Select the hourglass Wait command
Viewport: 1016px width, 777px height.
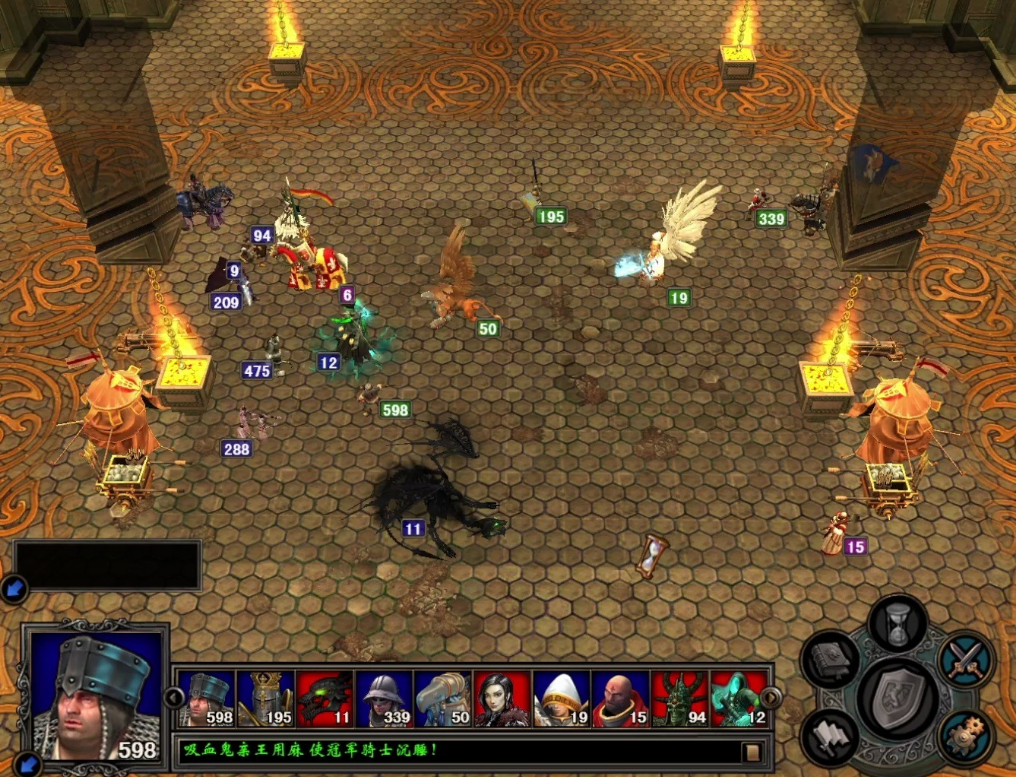(x=897, y=622)
